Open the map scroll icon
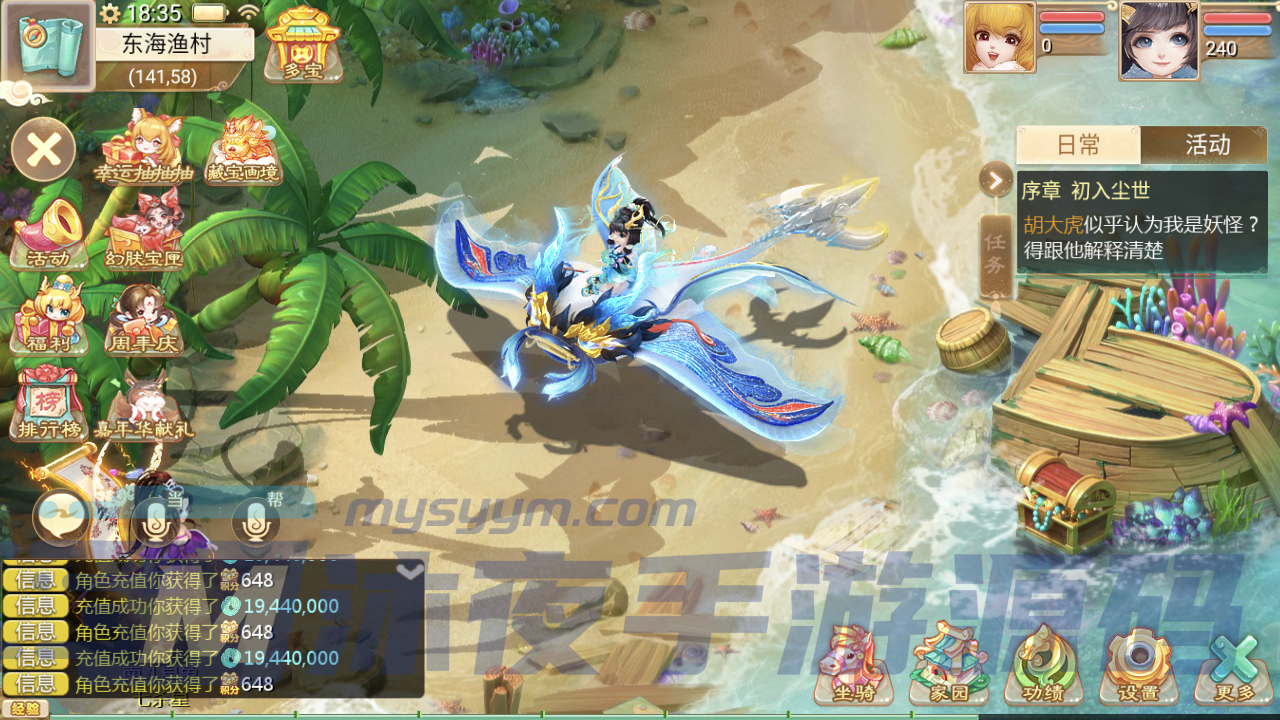Screen dimensions: 1280x720 click(x=47, y=45)
